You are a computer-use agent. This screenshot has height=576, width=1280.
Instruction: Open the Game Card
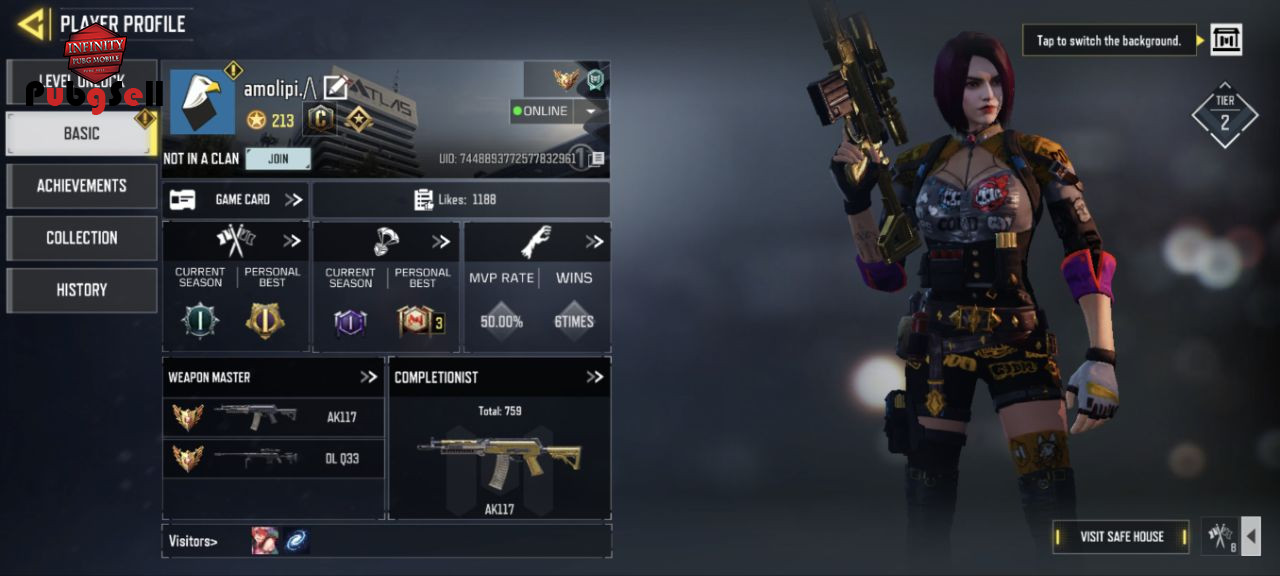236,200
